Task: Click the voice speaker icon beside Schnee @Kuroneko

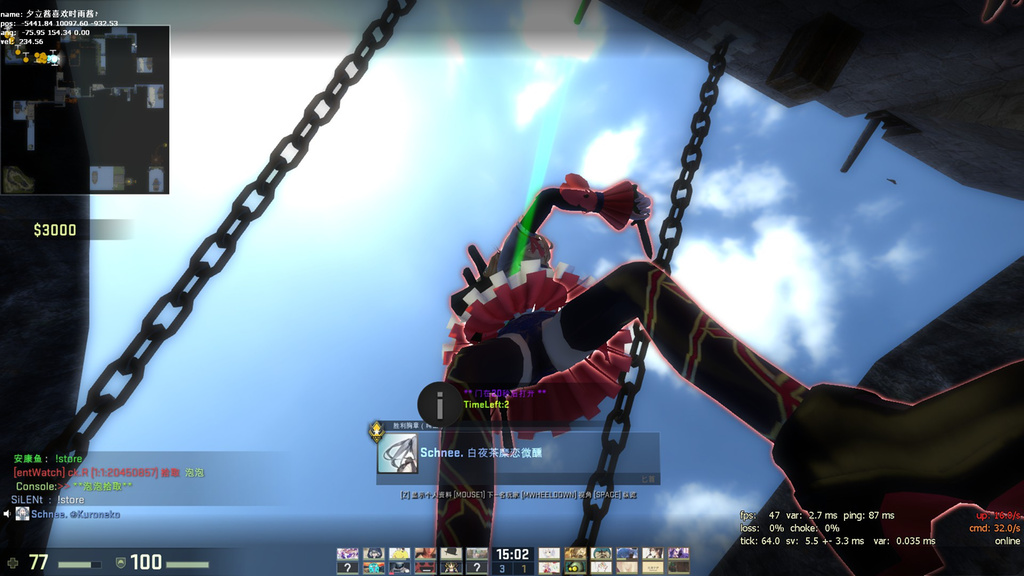Action: tap(7, 514)
